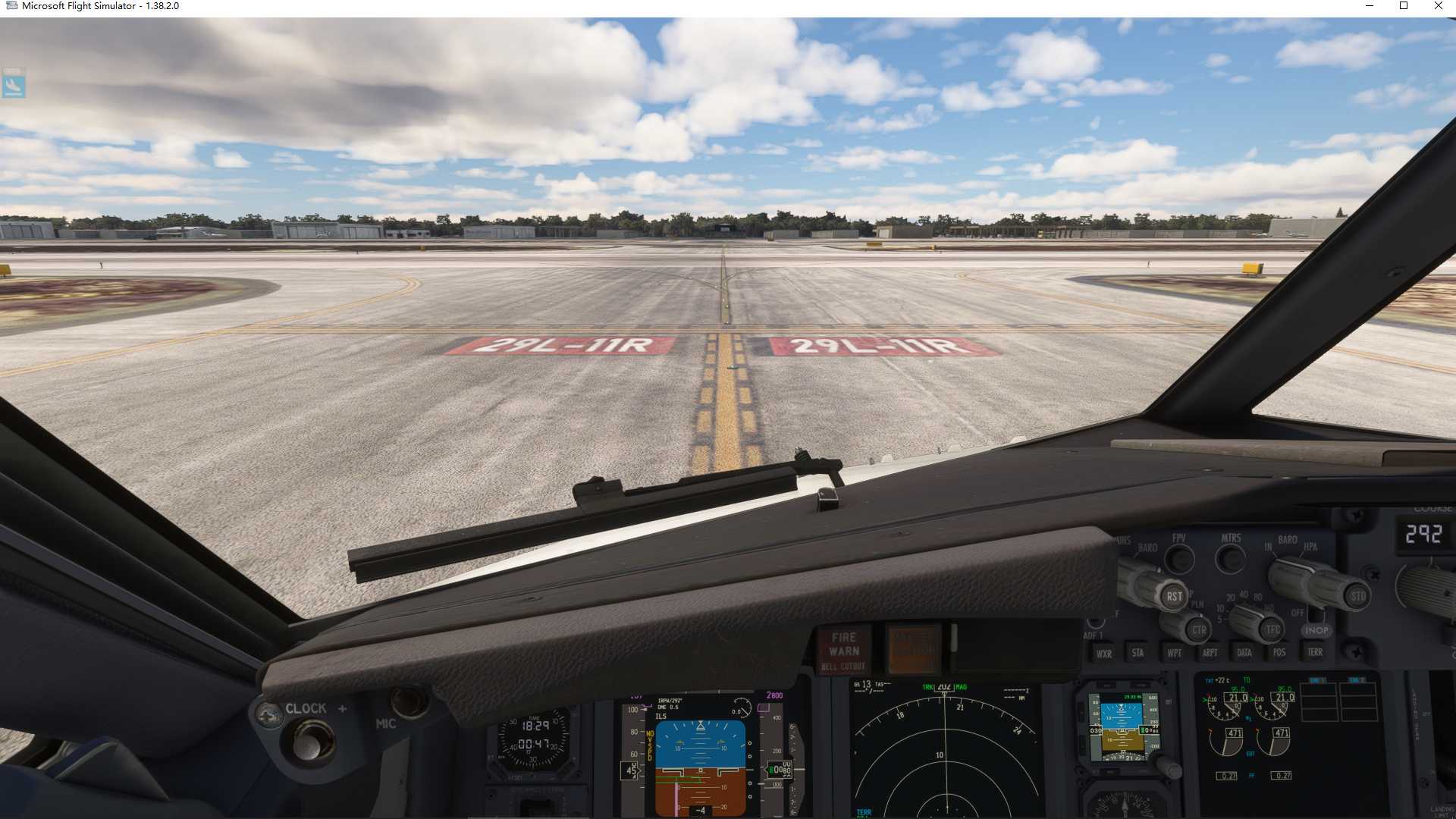This screenshot has height=819, width=1456.
Task: Toggle the TERR terrain display button
Action: point(1316,653)
